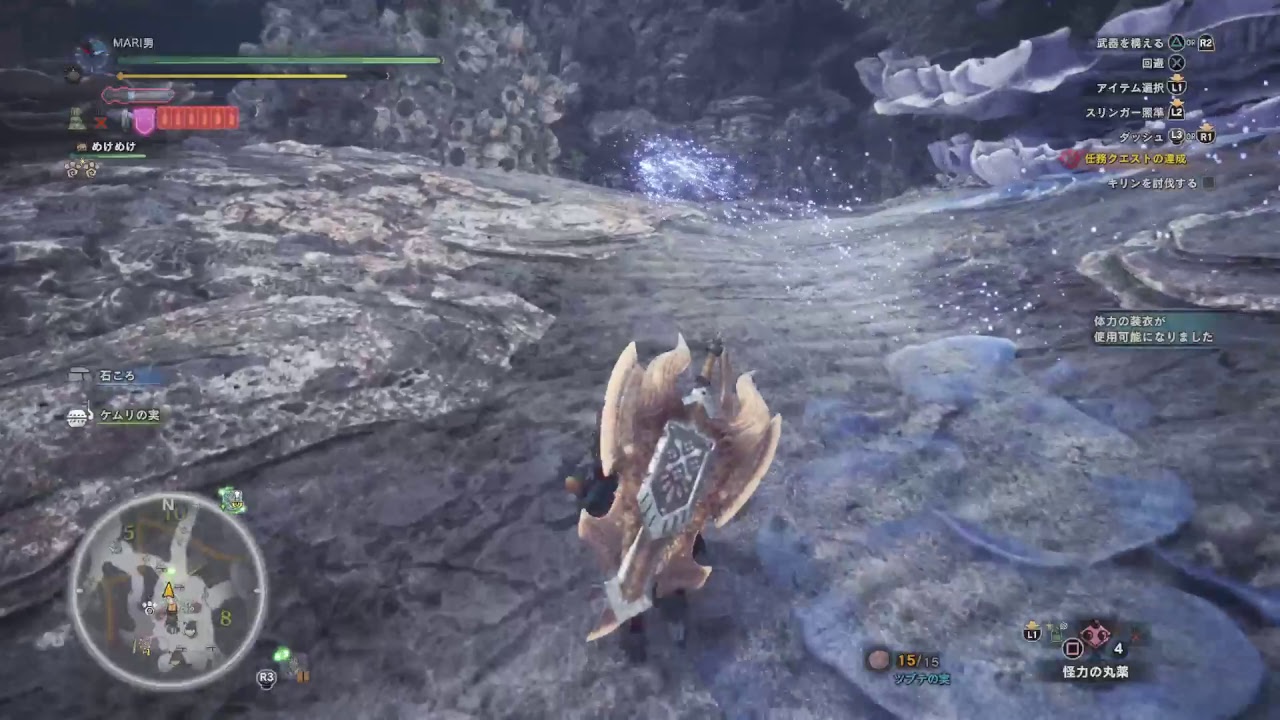Open the circular minimap
The image size is (1280, 720).
pos(168,591)
